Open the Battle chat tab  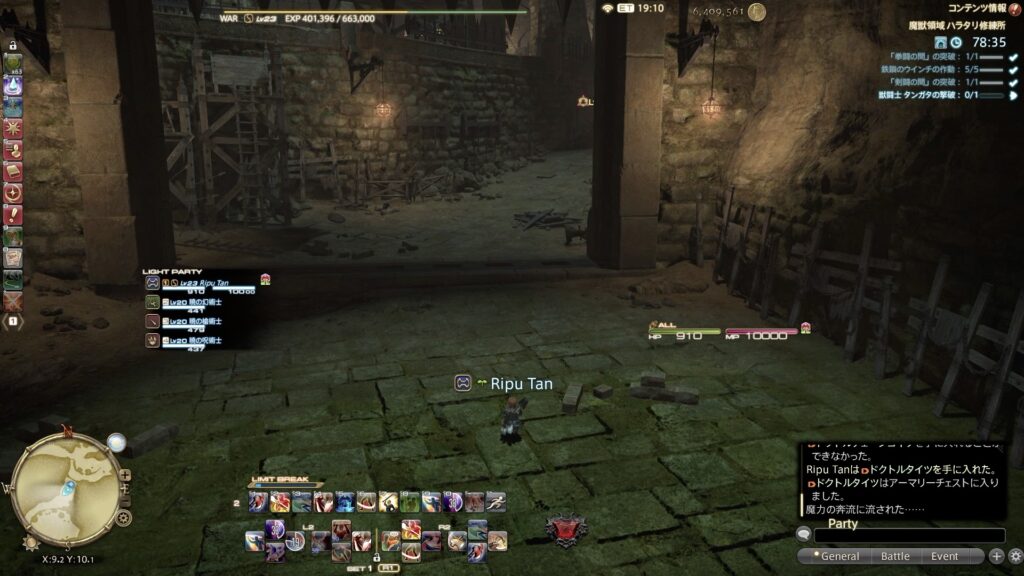coord(894,556)
